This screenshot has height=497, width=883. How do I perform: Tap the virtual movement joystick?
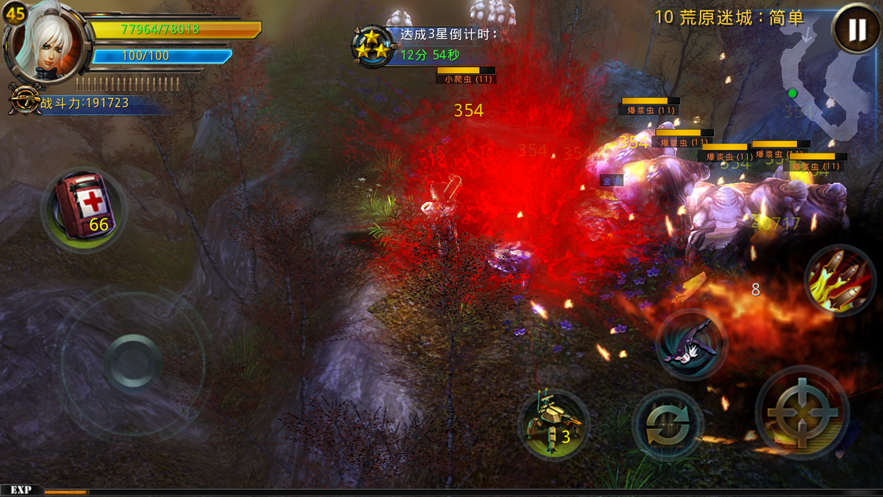pyautogui.click(x=131, y=361)
